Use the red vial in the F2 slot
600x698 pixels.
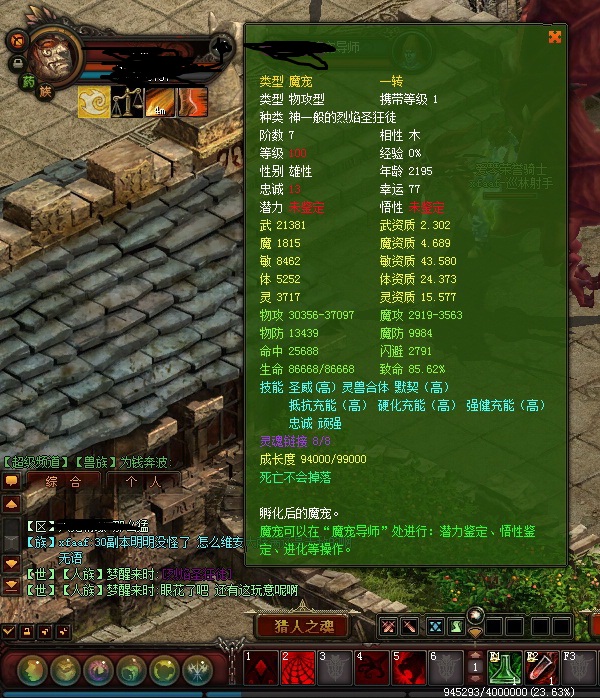point(541,668)
